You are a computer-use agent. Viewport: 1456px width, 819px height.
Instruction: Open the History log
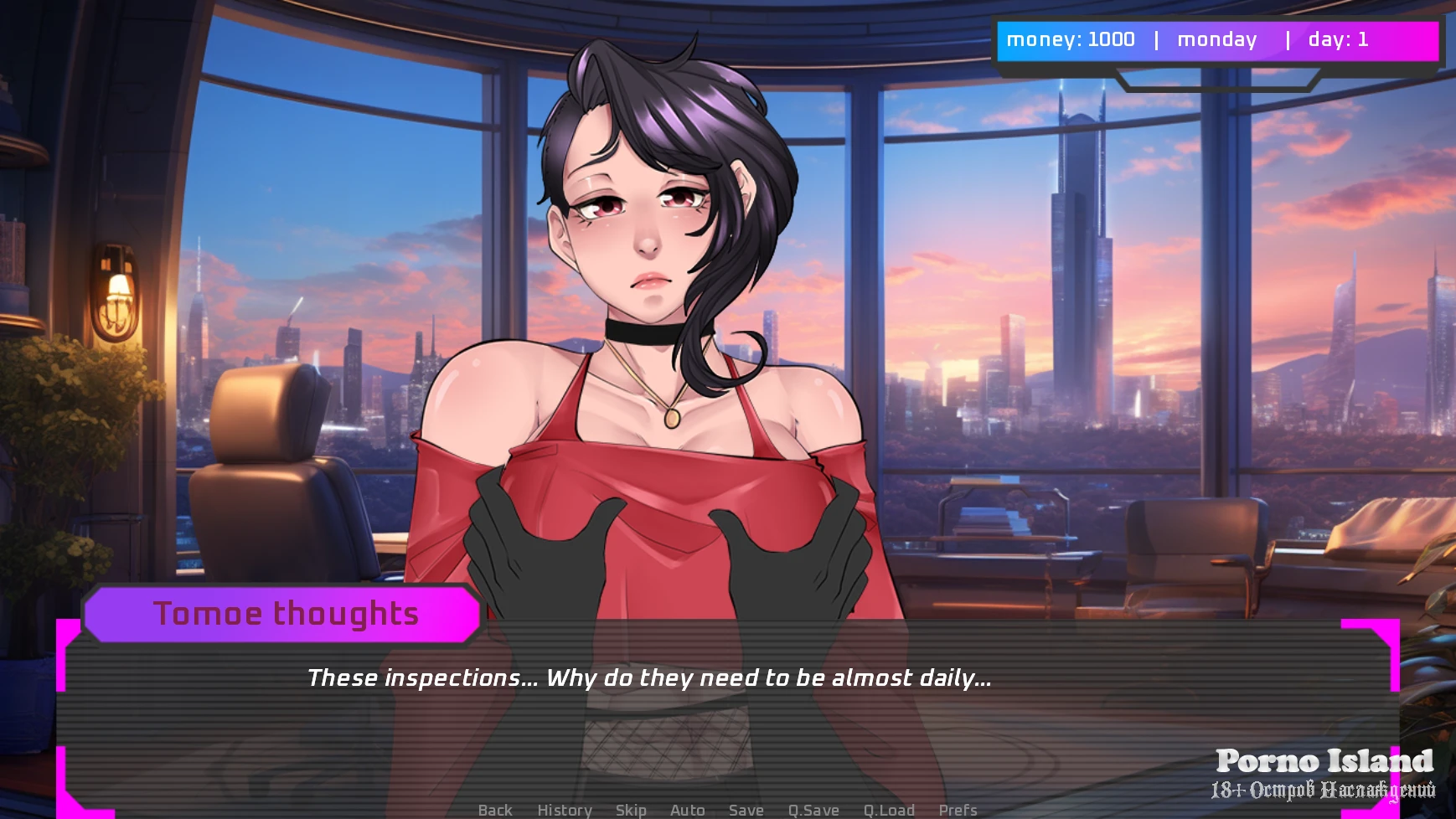[x=564, y=810]
